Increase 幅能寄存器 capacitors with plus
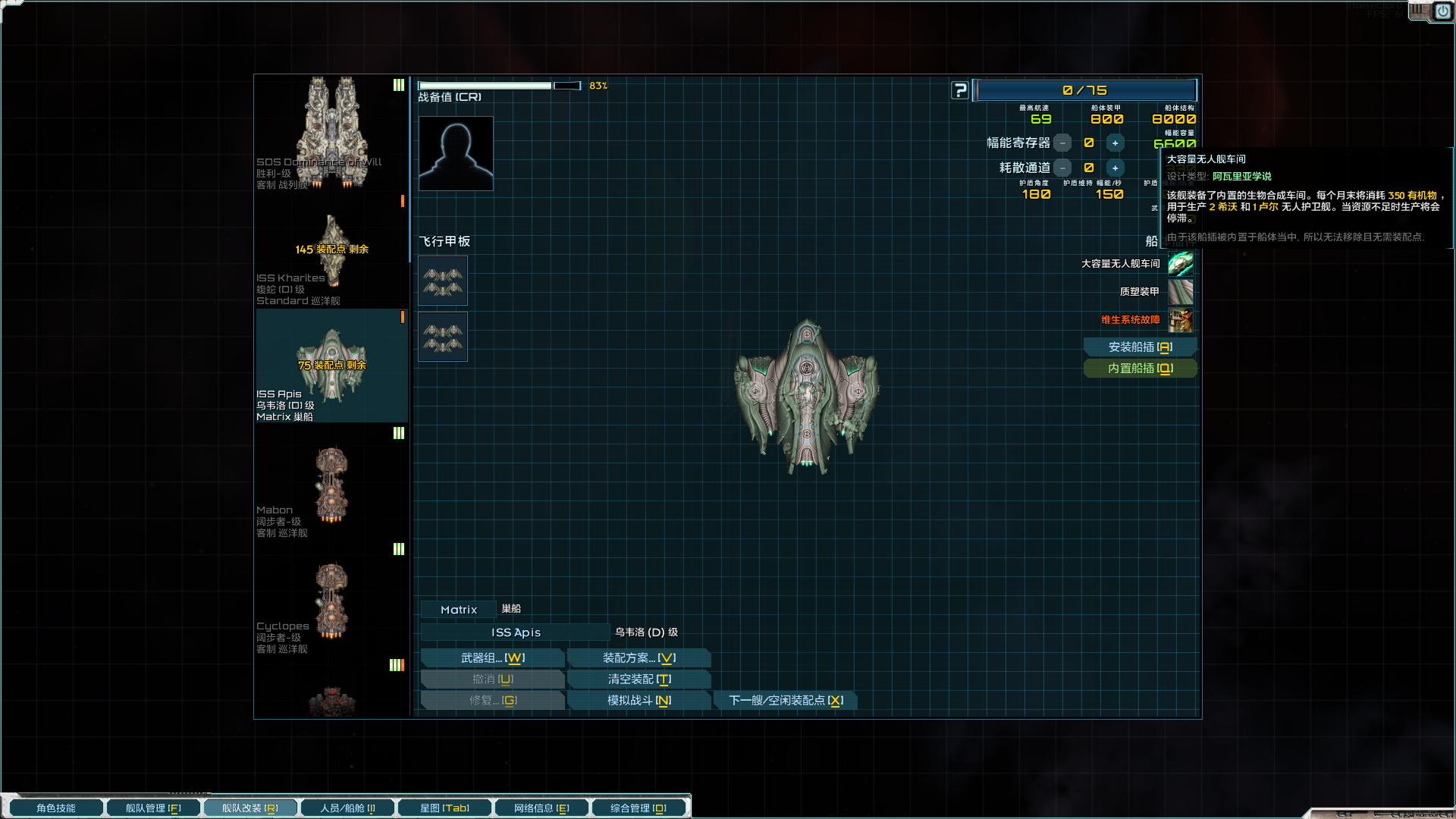This screenshot has height=819, width=1456. coord(1115,143)
